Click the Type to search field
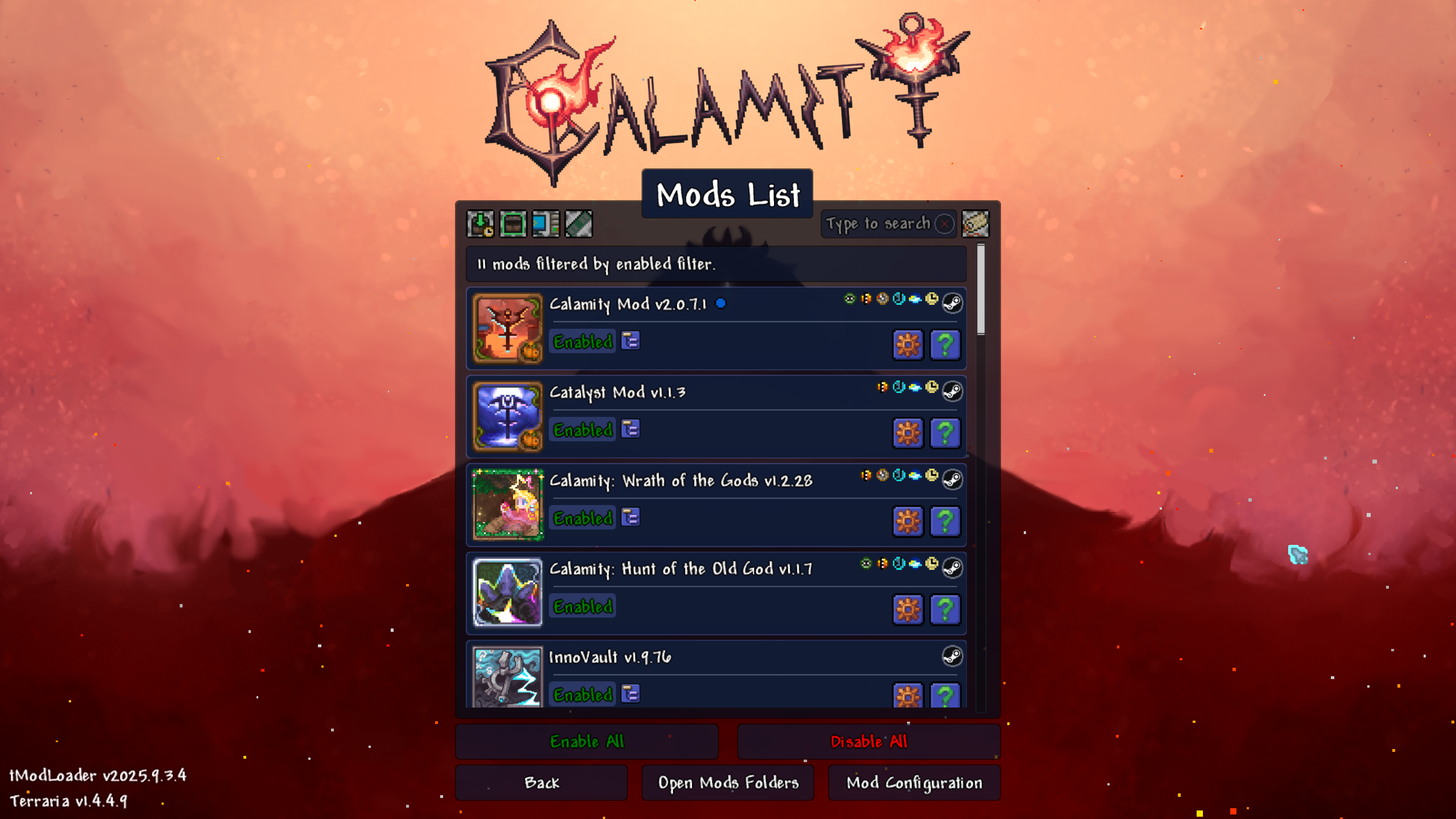The image size is (1456, 819). tap(879, 224)
